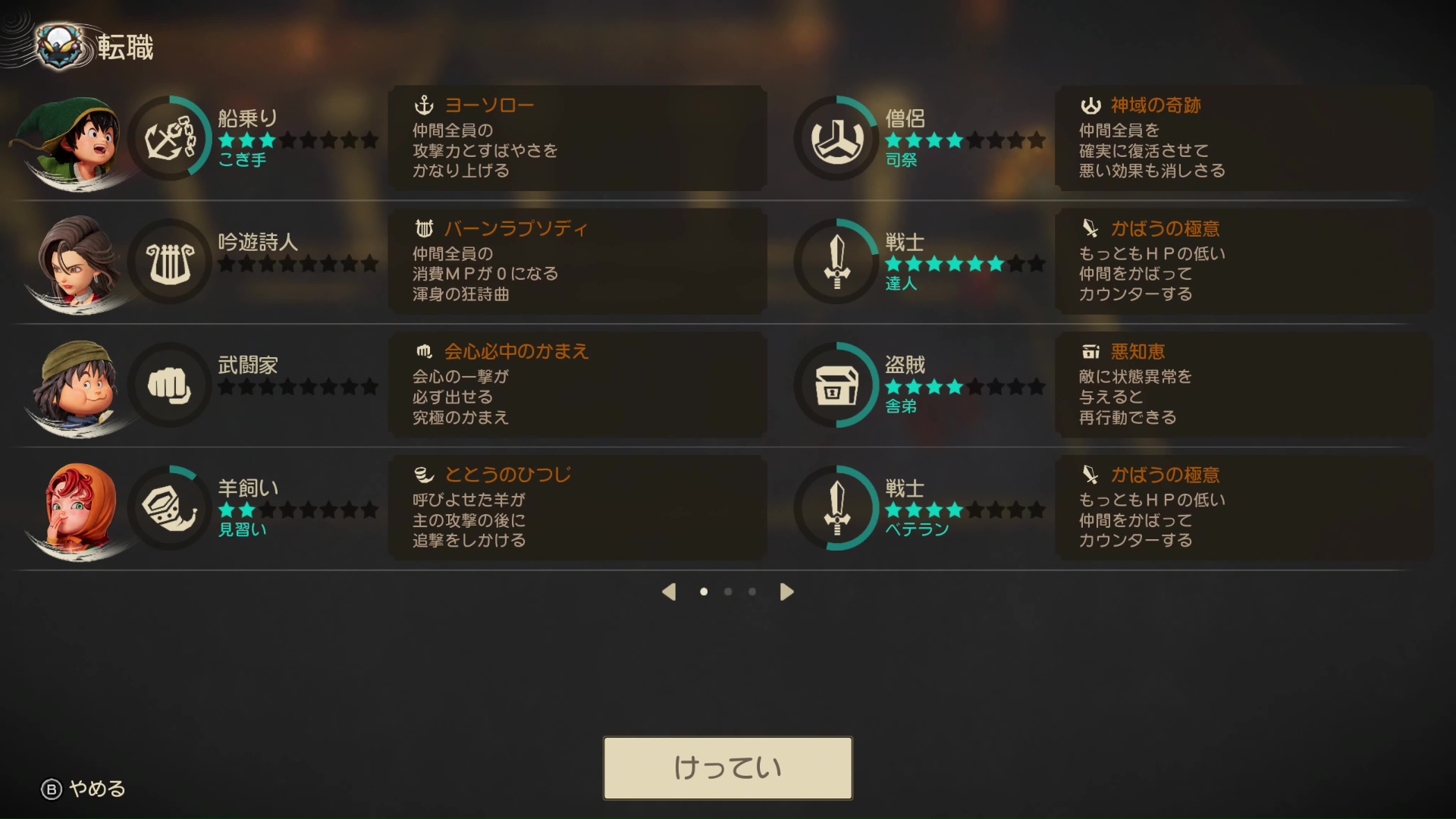
Task: Select the Priest emblem icon
Action: [836, 136]
